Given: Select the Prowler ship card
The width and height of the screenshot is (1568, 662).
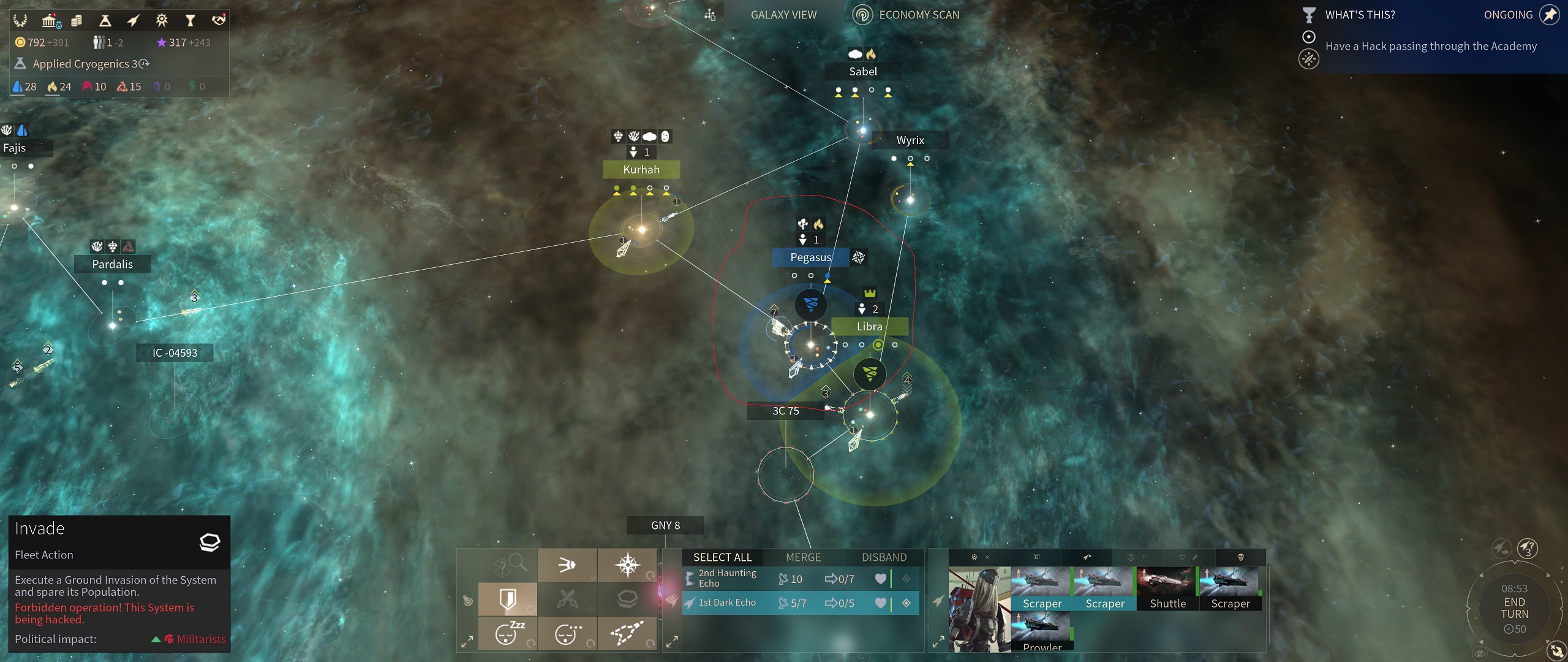Looking at the screenshot, I should point(1041,631).
